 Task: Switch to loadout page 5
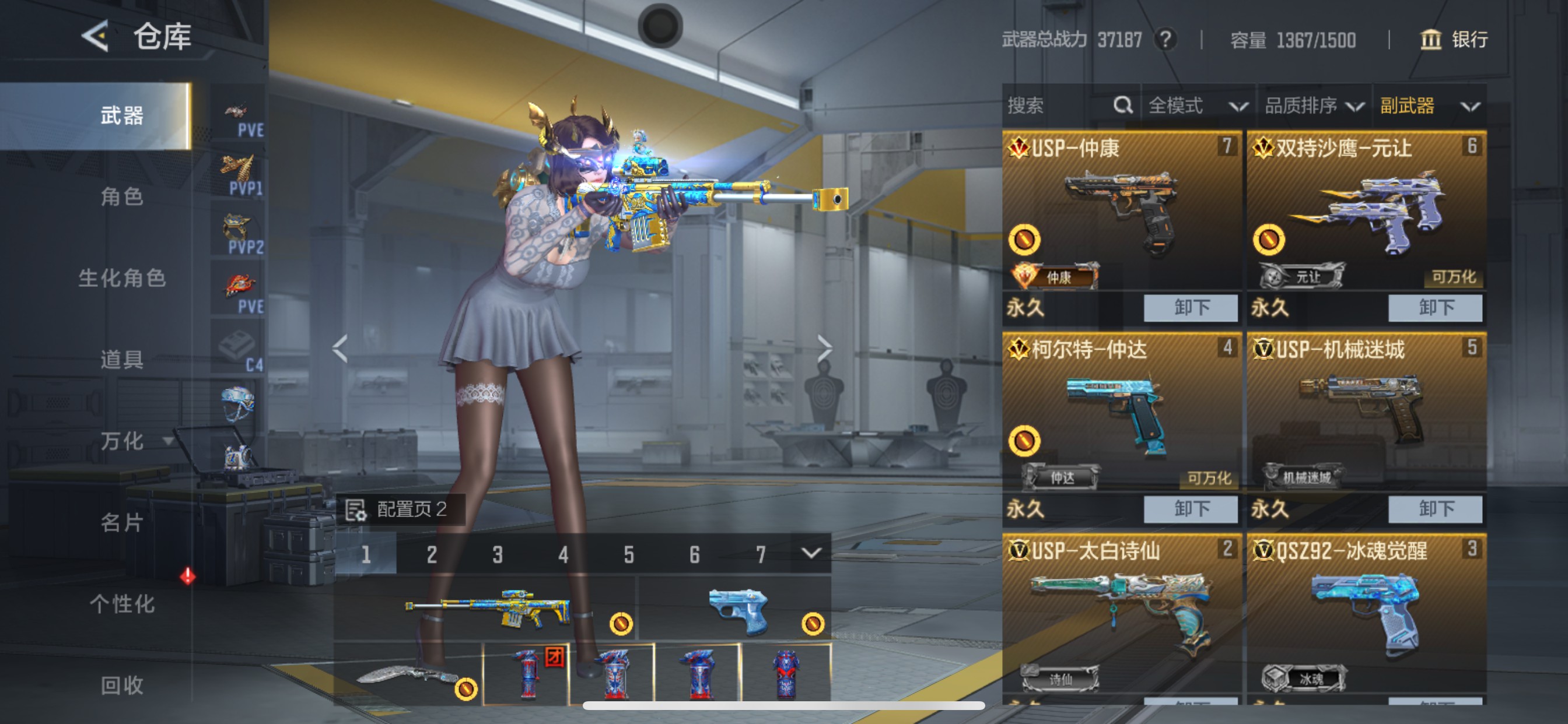[628, 553]
